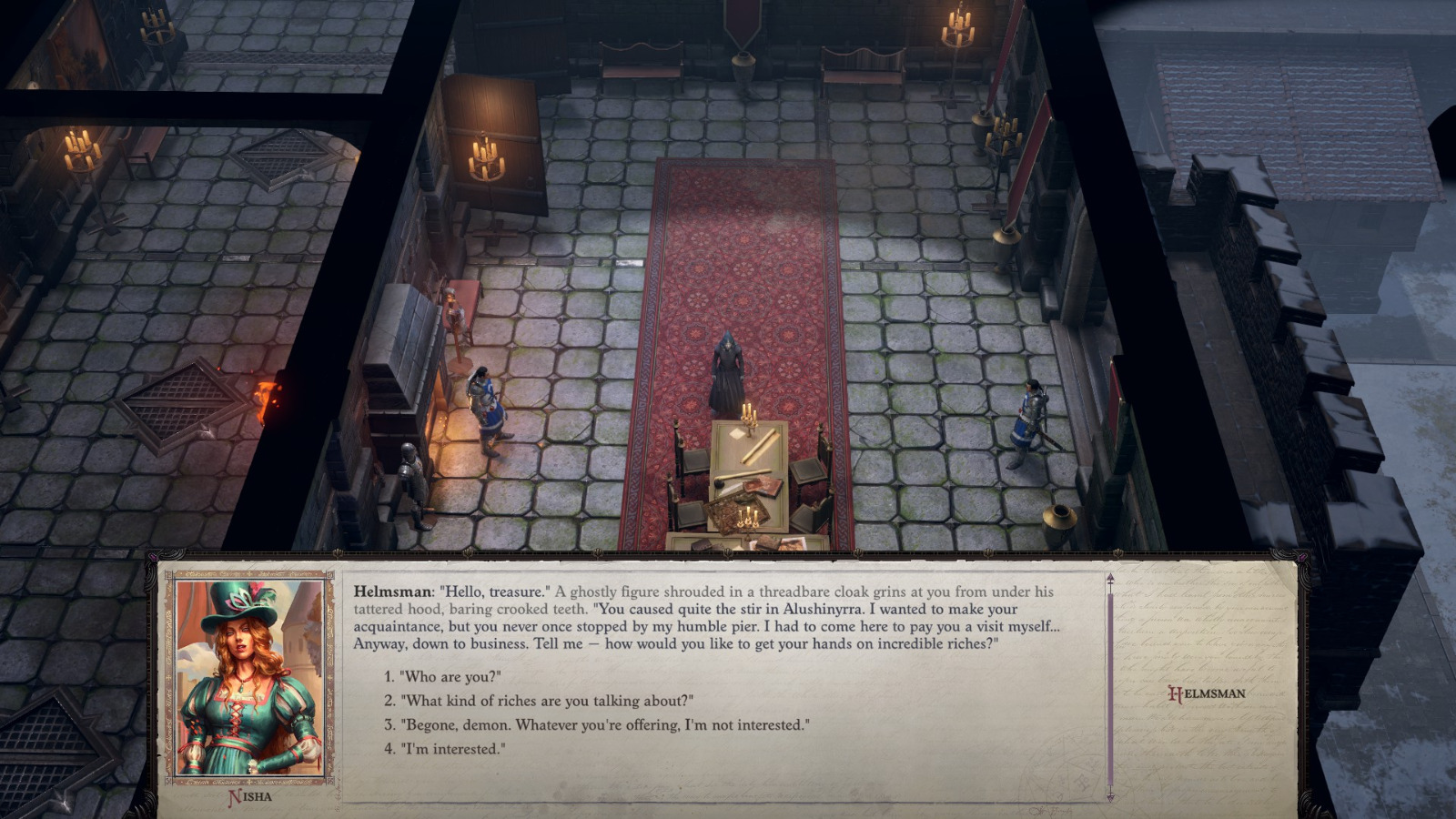Screen dimensions: 1456x819
Task: Select the "I'm interested." reply
Action: (455, 748)
